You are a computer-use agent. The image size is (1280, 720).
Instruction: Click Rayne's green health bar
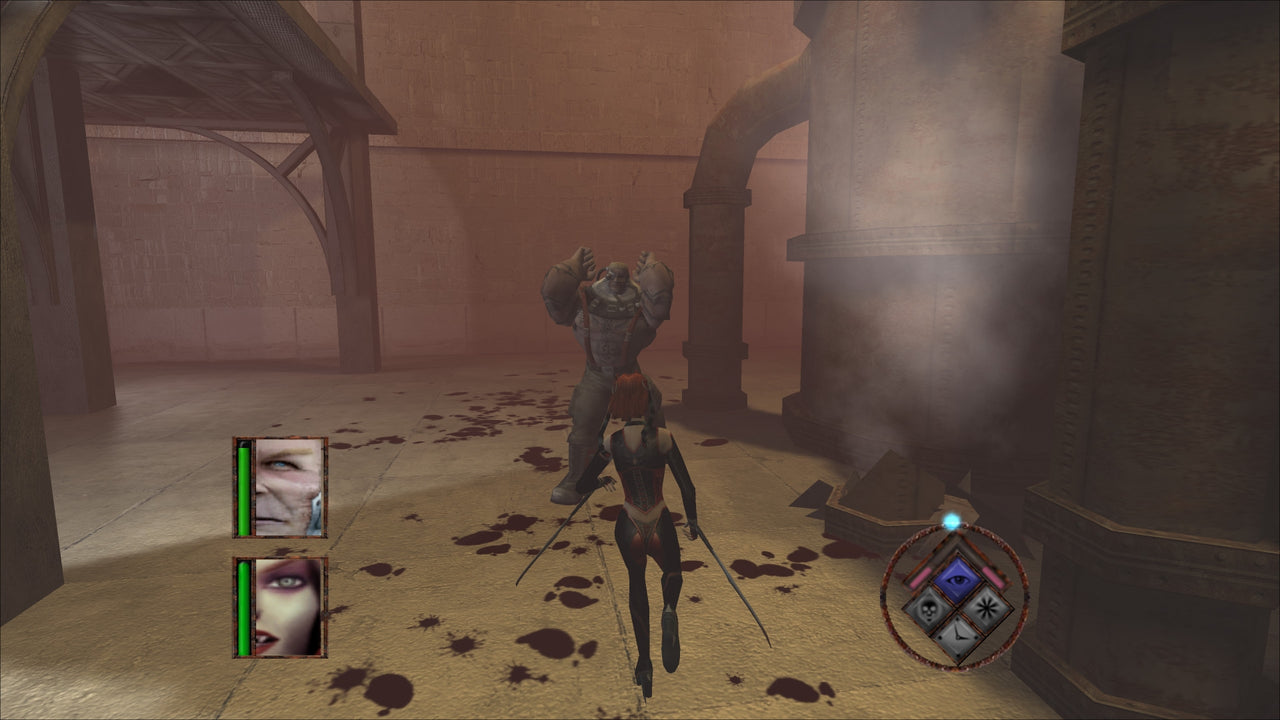click(243, 607)
